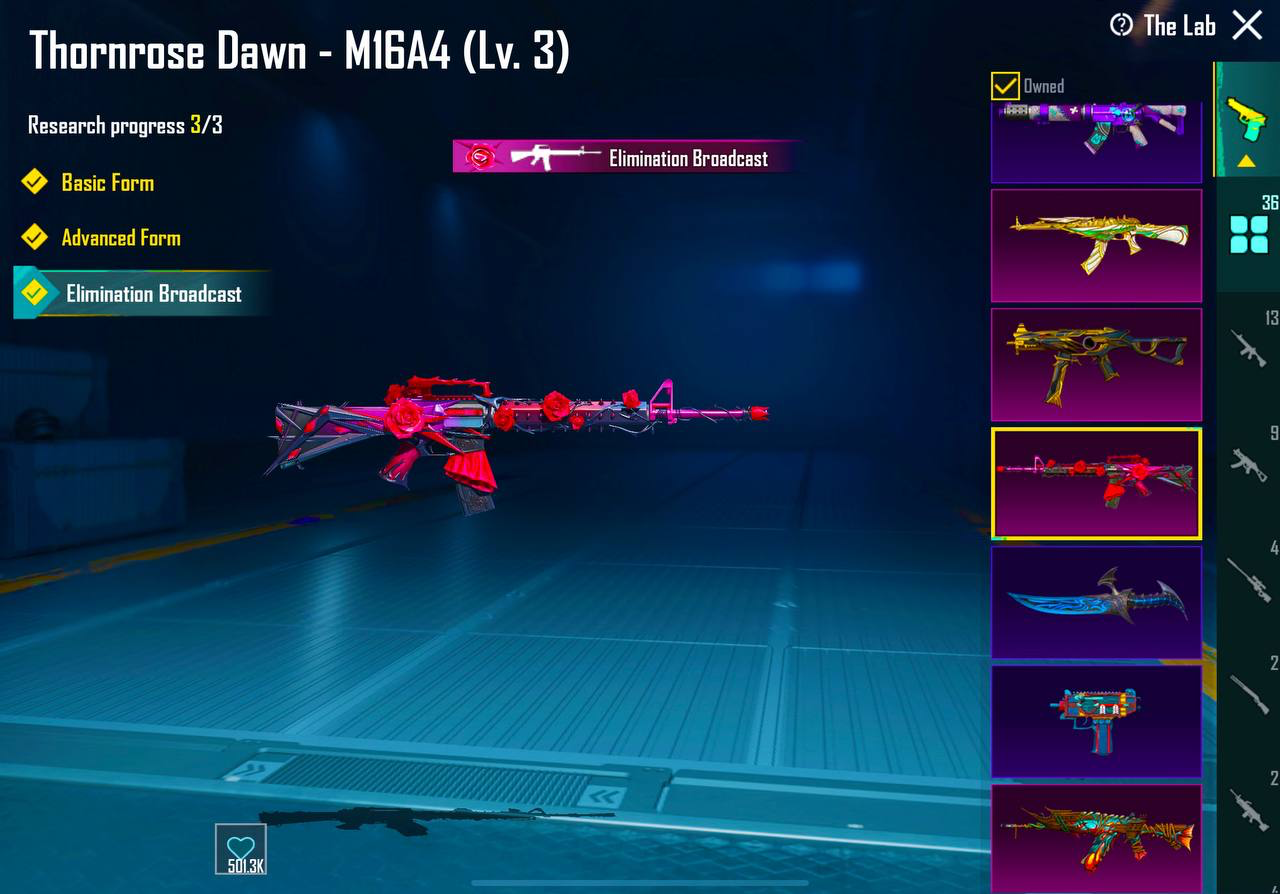Close The Lab screen
The image size is (1280, 894).
click(x=1247, y=25)
